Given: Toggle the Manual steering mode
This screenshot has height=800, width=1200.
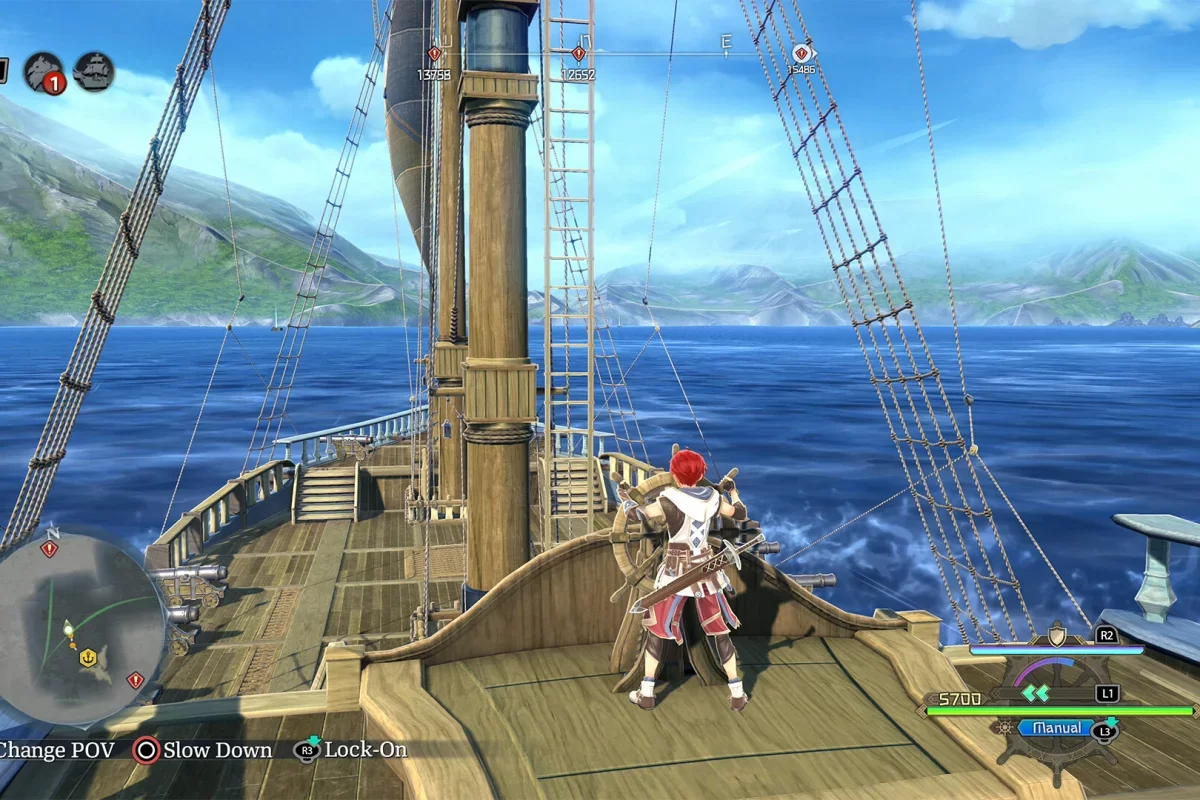Looking at the screenshot, I should pyautogui.click(x=1056, y=728).
